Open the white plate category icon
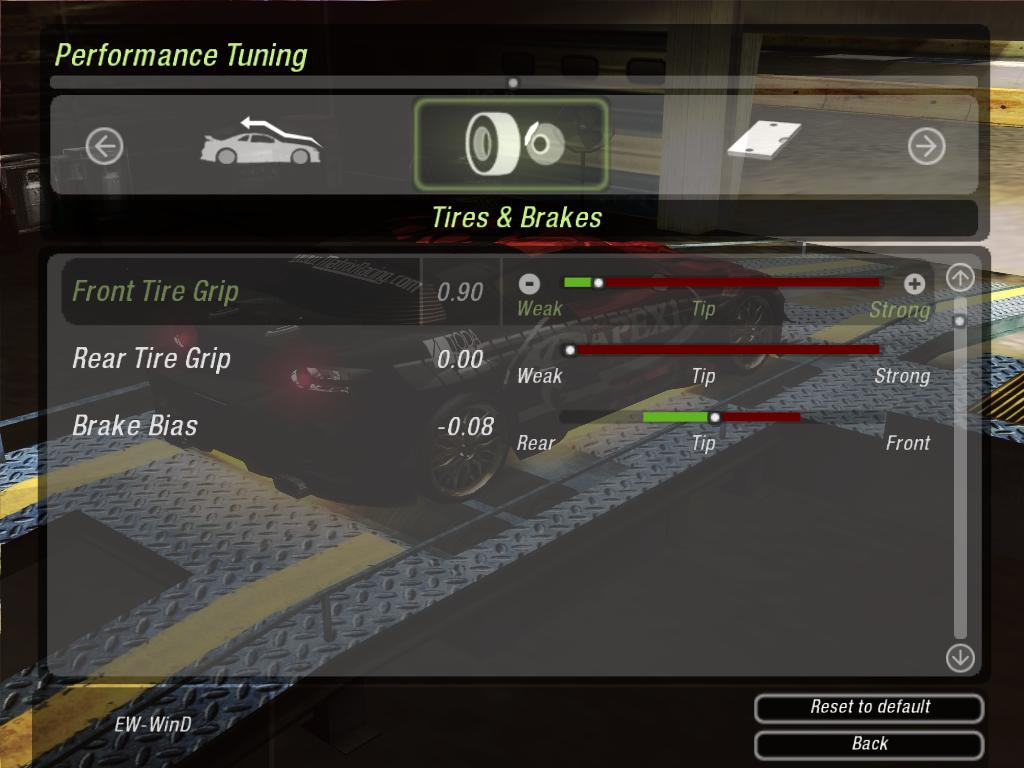This screenshot has width=1024, height=768. click(765, 140)
